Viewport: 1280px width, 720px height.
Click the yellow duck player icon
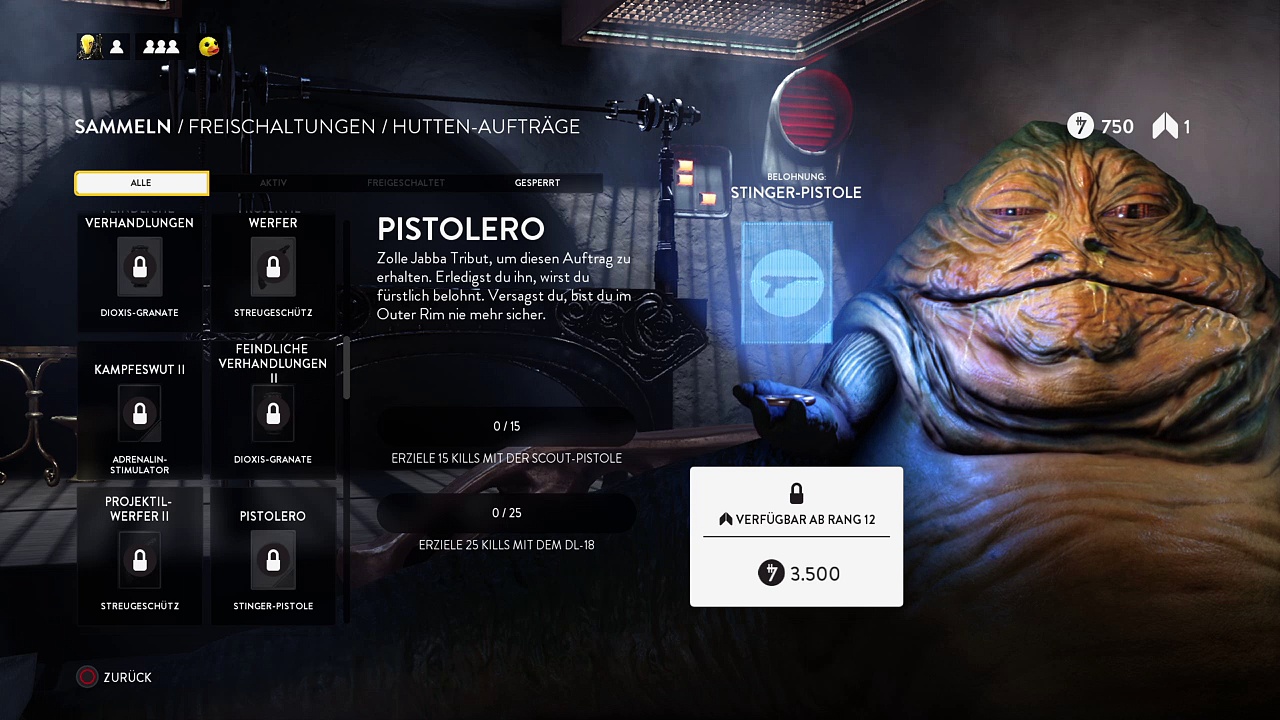click(x=209, y=46)
